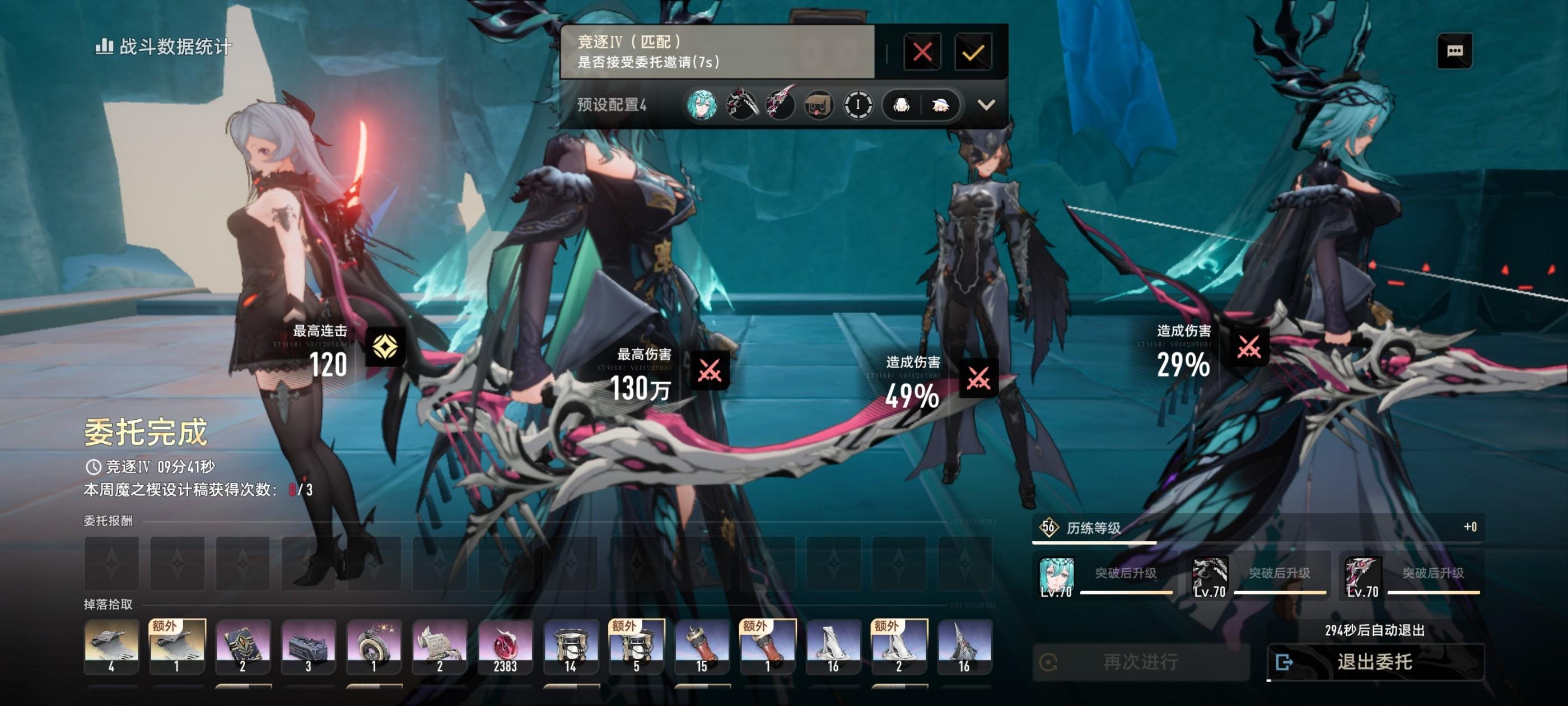Inspect the dark spike drop item
The width and height of the screenshot is (1568, 706).
click(x=964, y=645)
